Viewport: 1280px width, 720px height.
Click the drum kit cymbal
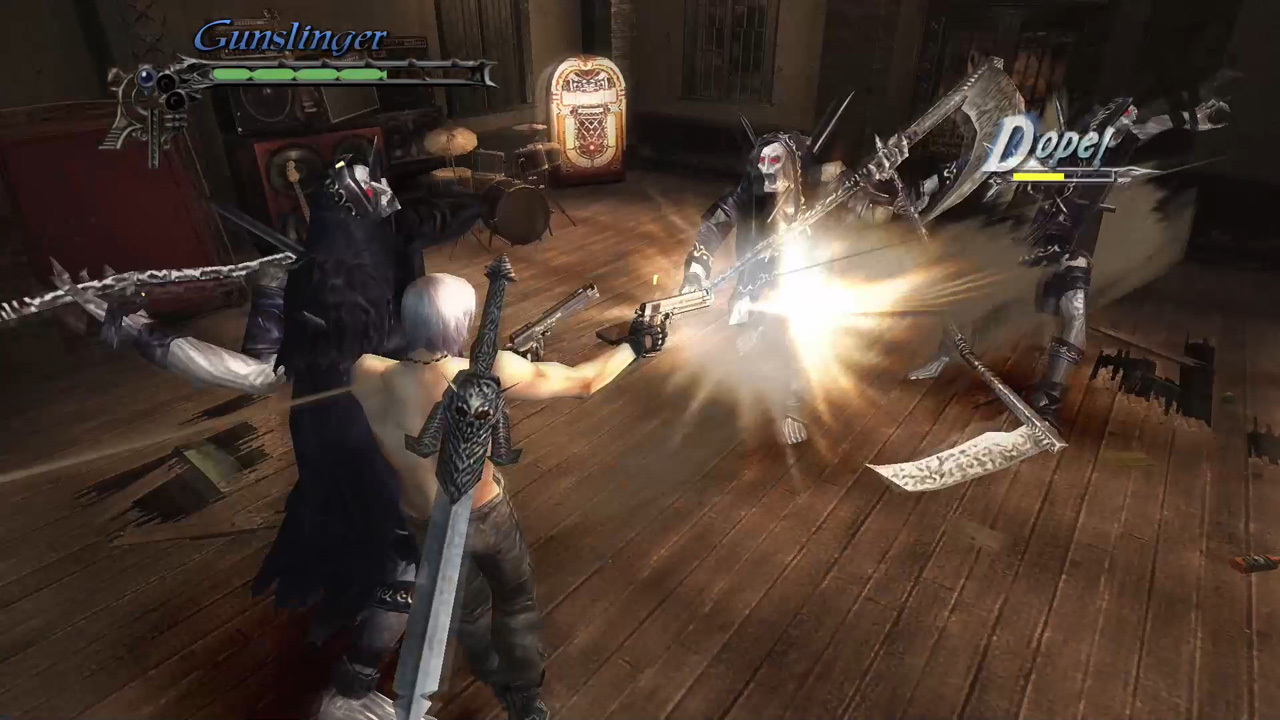click(x=450, y=140)
